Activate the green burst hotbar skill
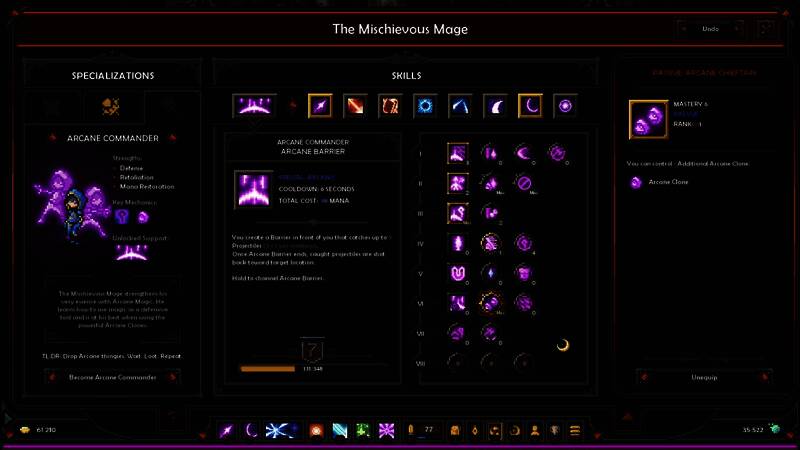Image resolution: width=800 pixels, height=450 pixels. coord(363,430)
